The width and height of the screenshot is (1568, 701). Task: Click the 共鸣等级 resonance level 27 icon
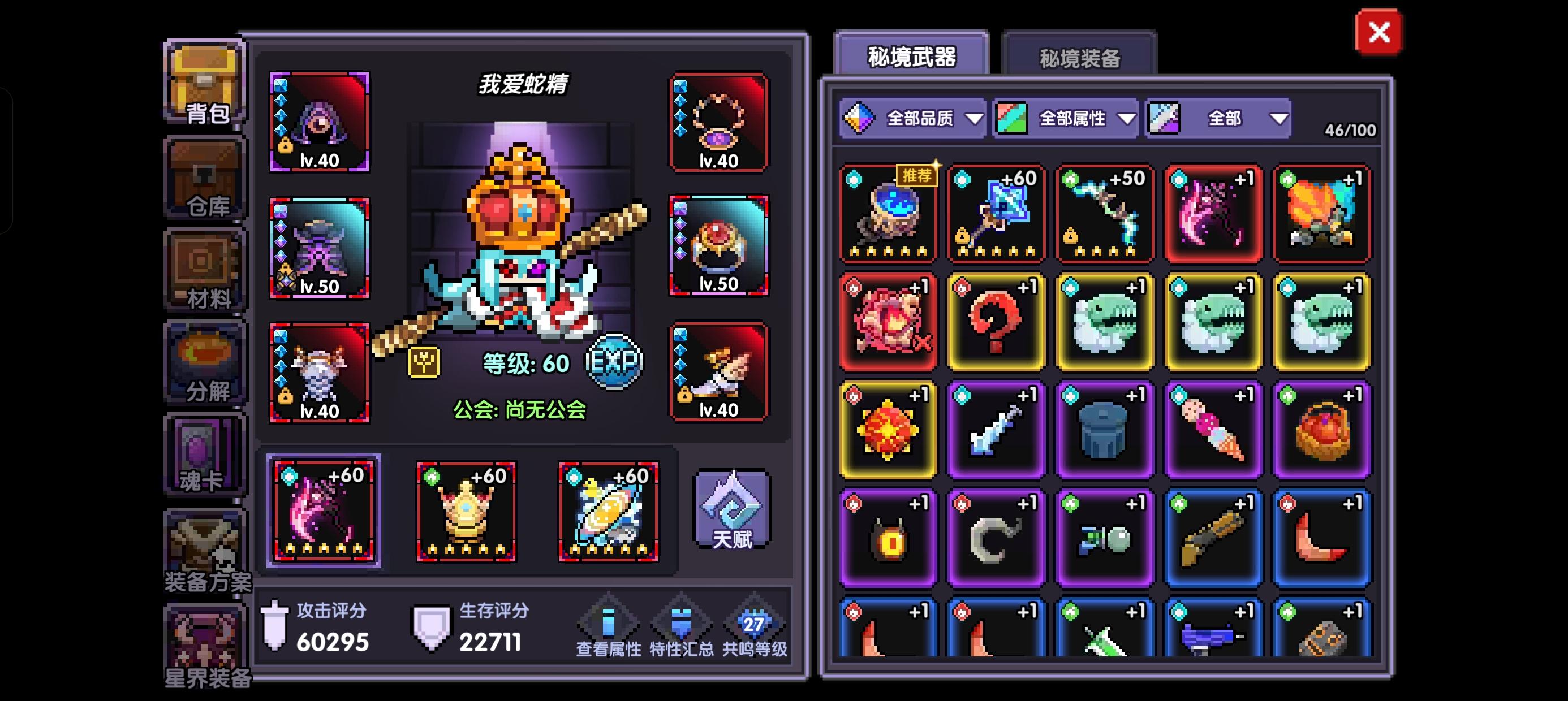pos(755,625)
